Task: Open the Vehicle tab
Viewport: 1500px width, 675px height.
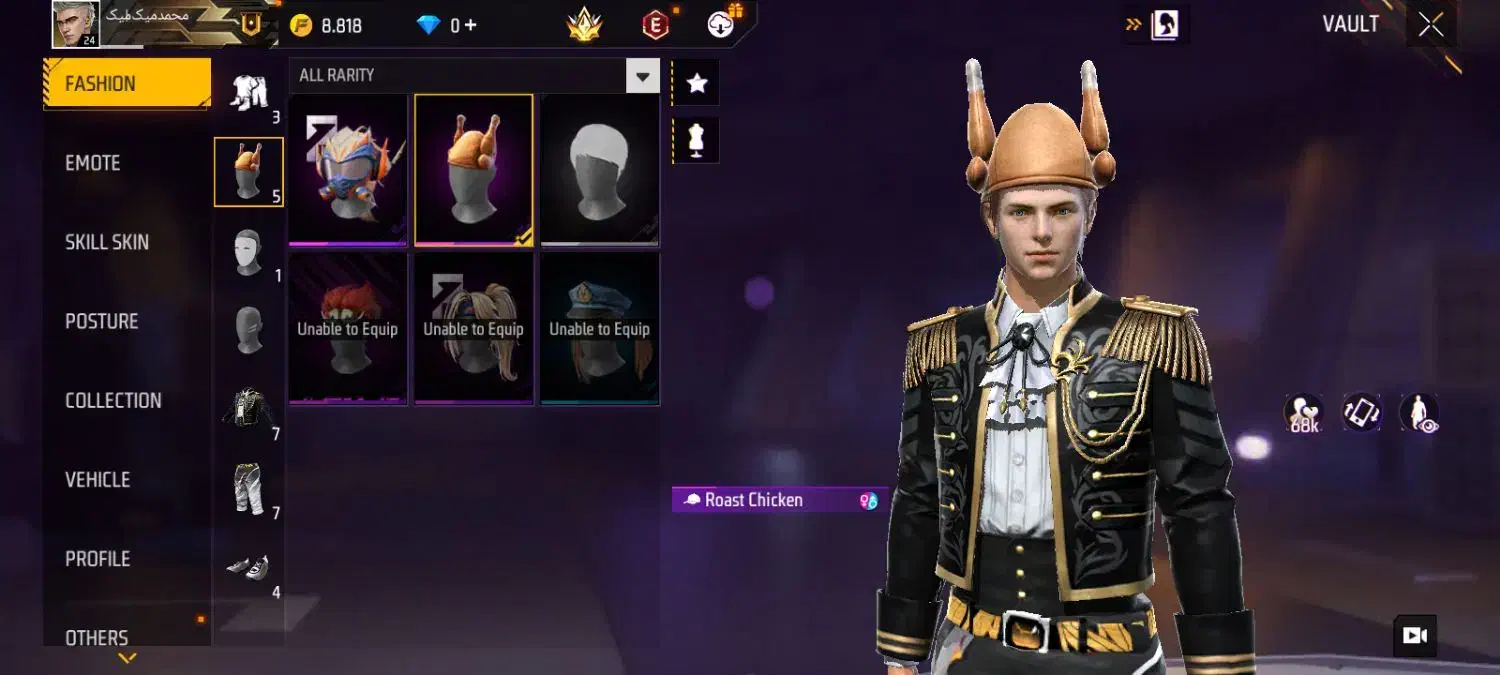Action: point(98,479)
